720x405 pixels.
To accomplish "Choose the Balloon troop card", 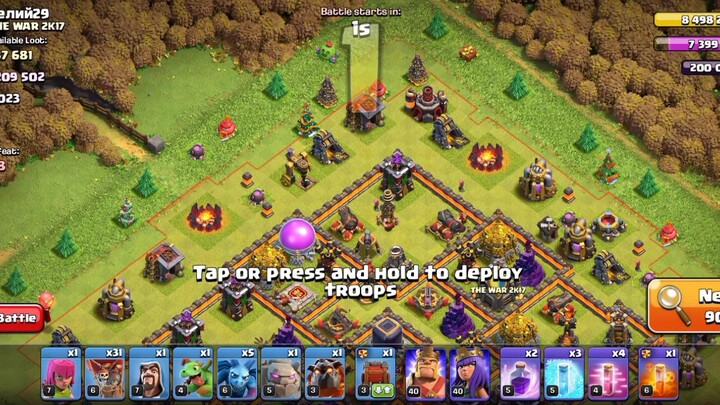I will pos(105,374).
